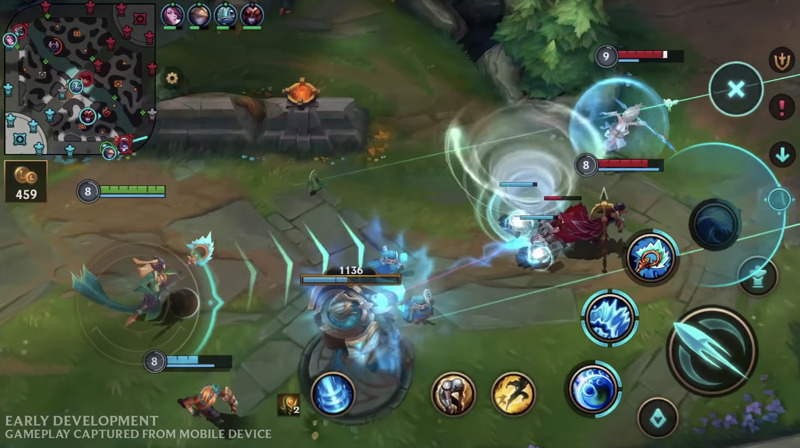Send the down-arrow ping
Viewport: 800px width, 448px height.
point(782,154)
